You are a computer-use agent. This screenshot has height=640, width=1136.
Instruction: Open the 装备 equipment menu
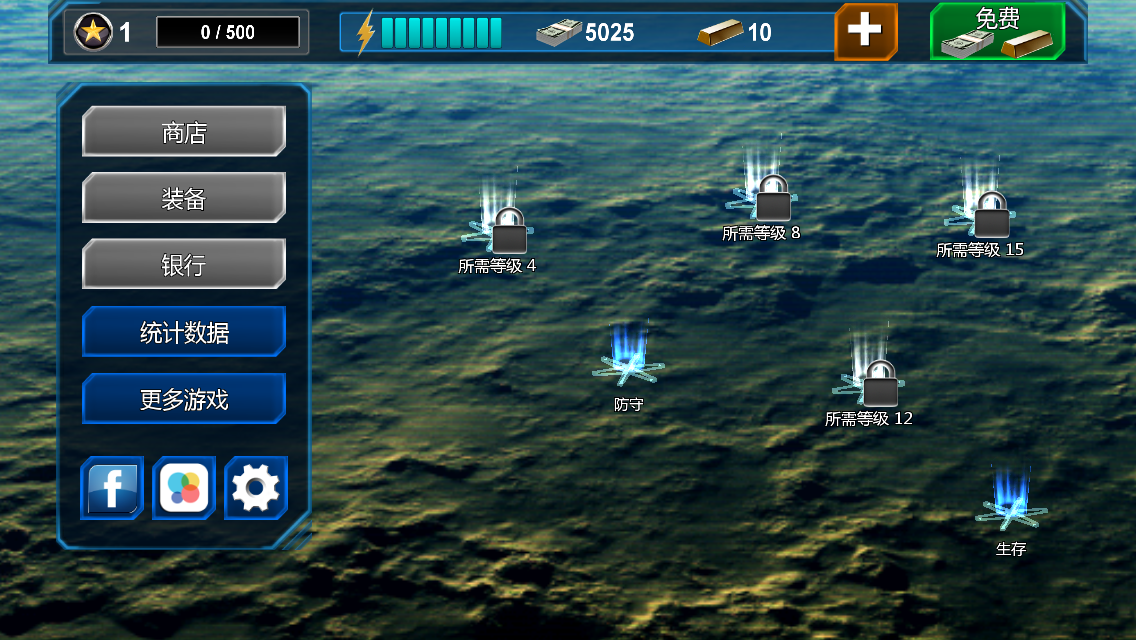click(184, 198)
